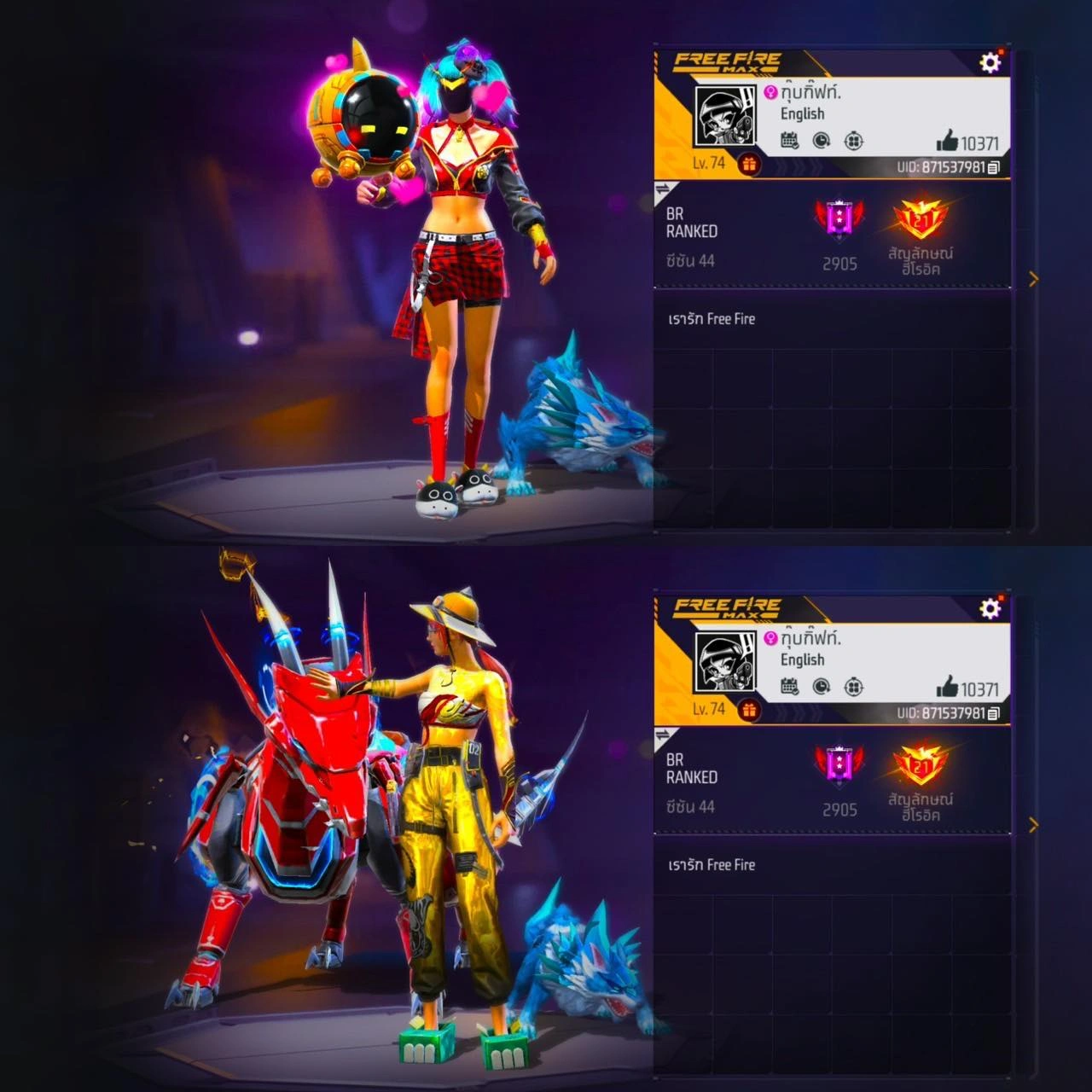
Task: Copy the UID in the upper profile card
Action: pyautogui.click(x=994, y=168)
